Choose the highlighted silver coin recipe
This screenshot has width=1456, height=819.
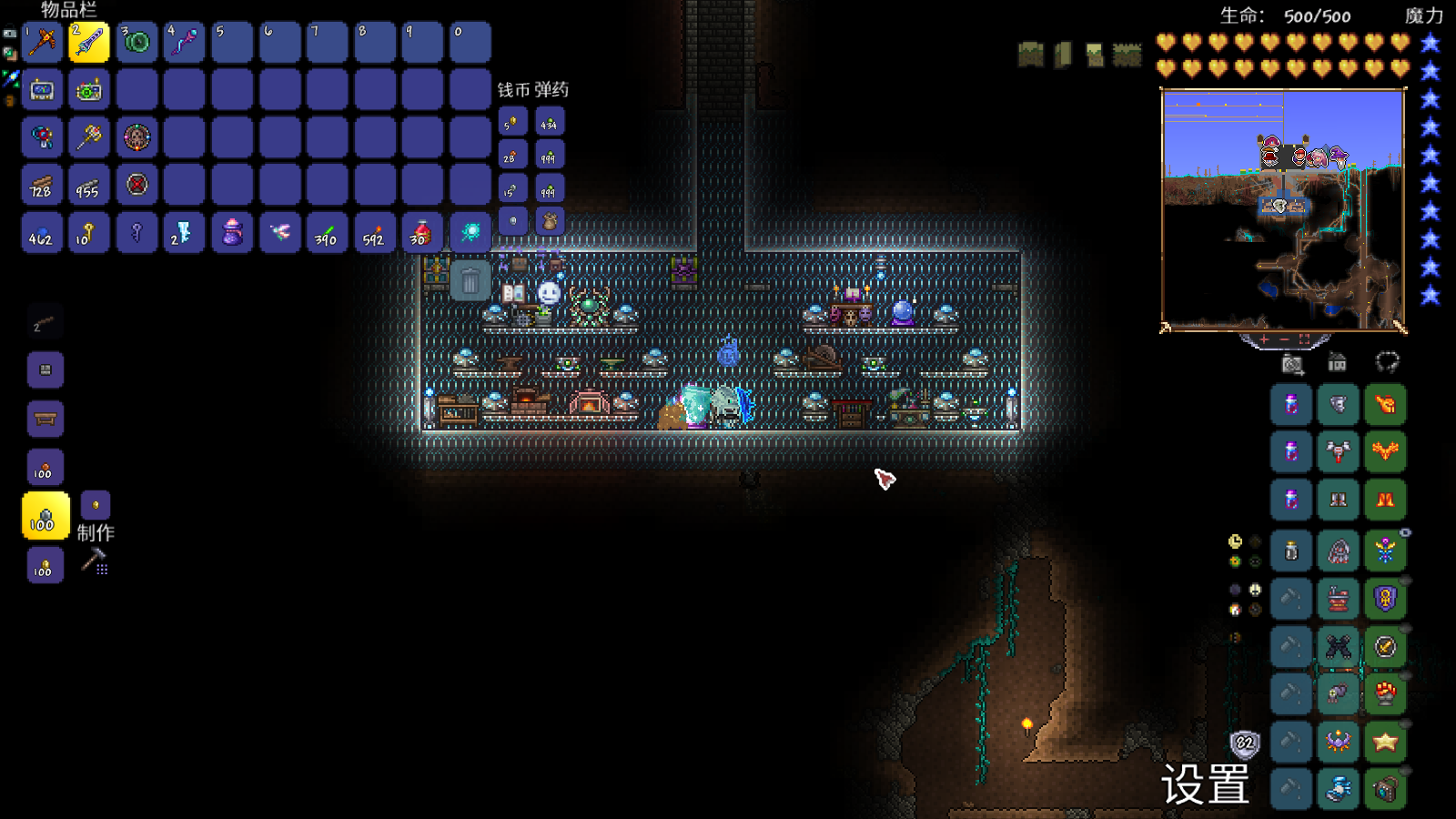[45, 516]
